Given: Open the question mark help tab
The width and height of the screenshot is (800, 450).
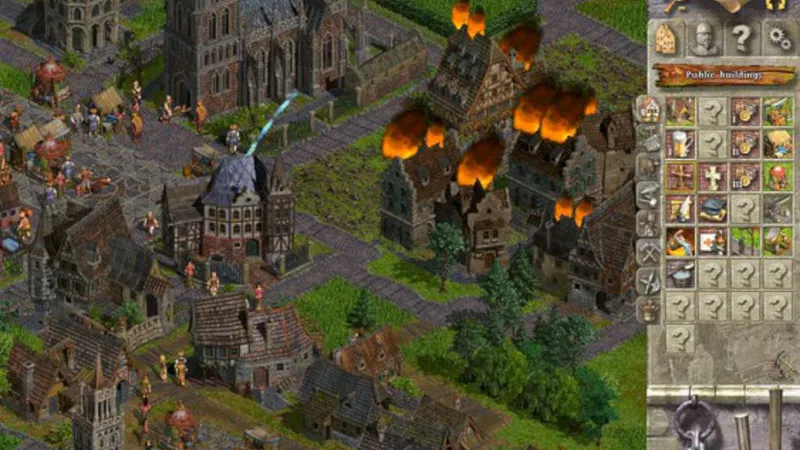Looking at the screenshot, I should click(x=741, y=39).
